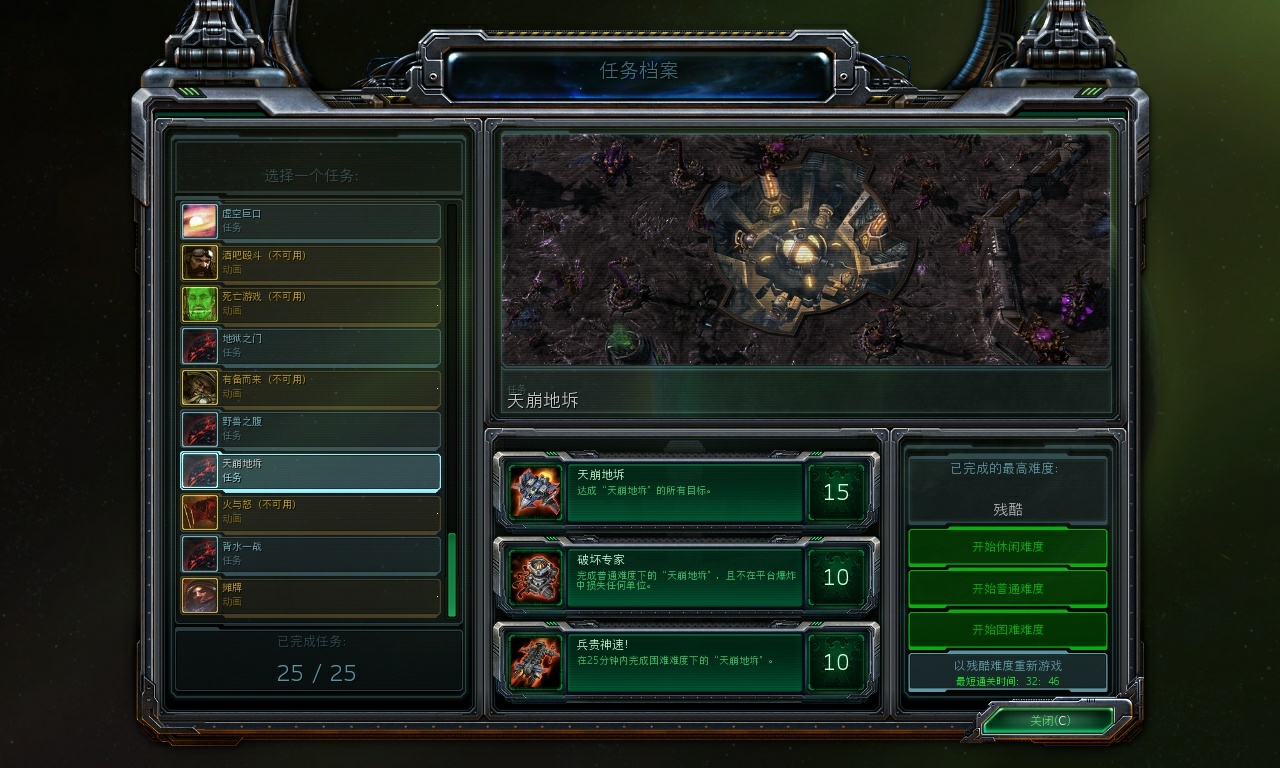Select the 火与怒 list entry
The height and width of the screenshot is (768, 1280).
tap(310, 513)
